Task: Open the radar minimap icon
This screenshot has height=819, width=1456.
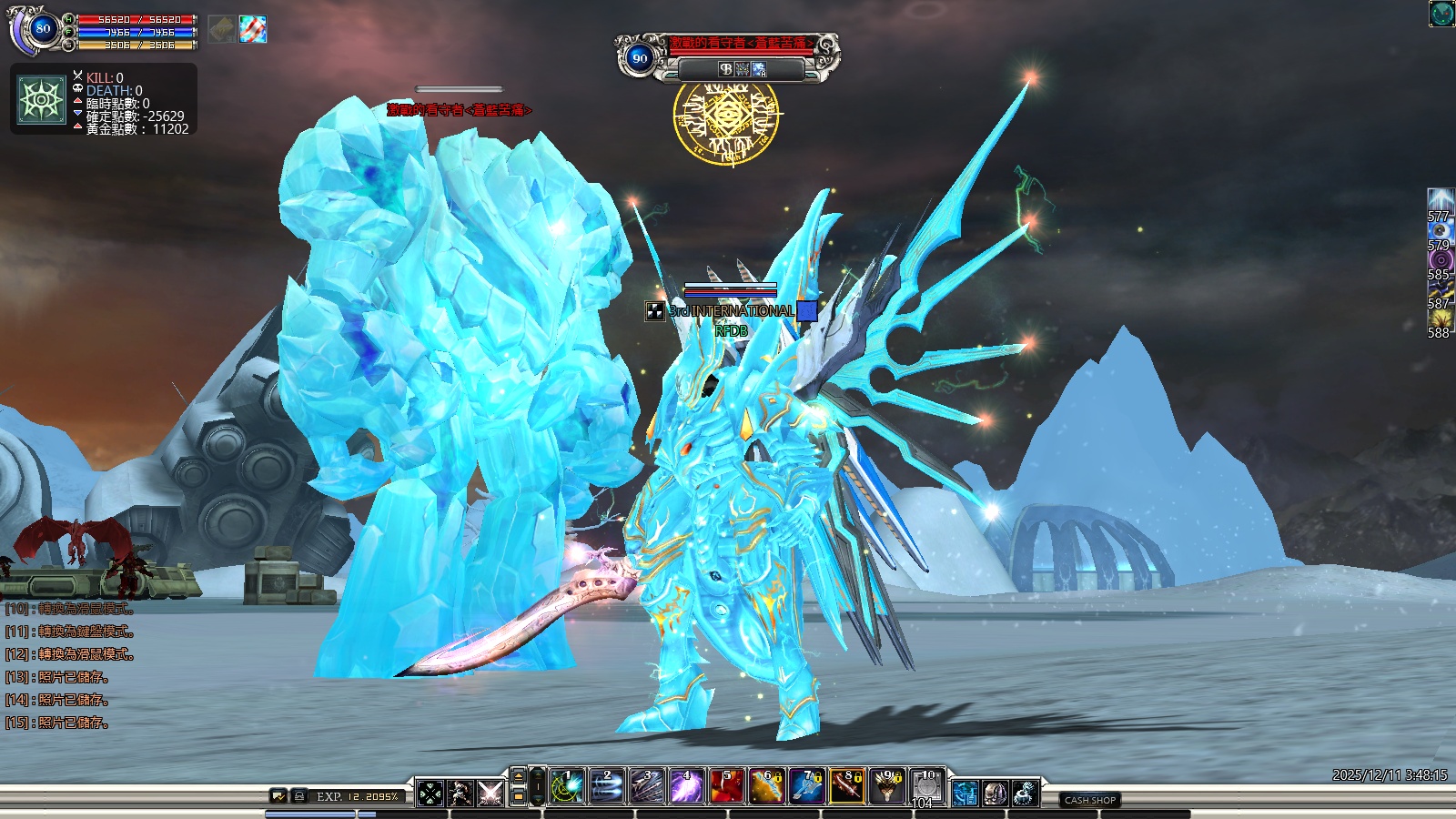Action: [1441, 14]
